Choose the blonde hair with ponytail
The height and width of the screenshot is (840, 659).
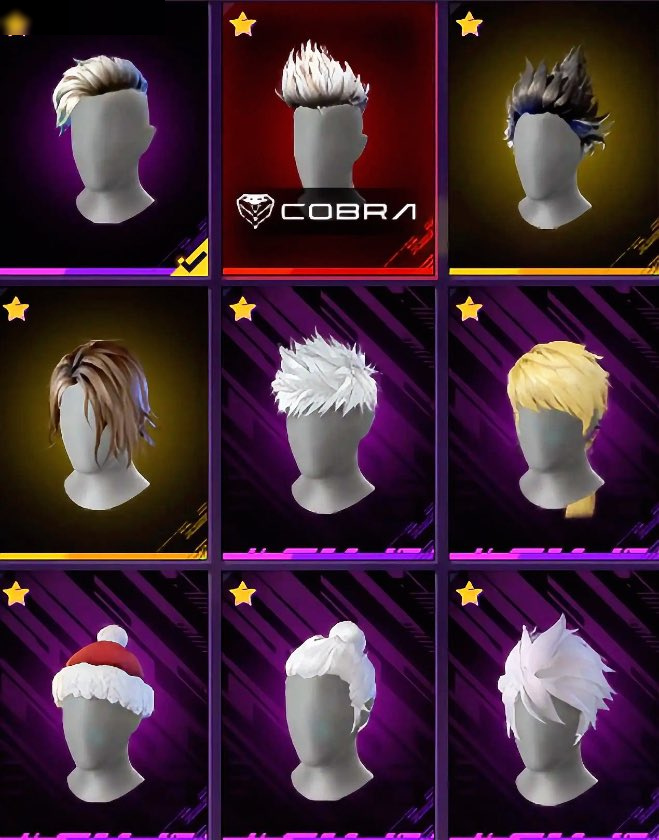tap(554, 420)
